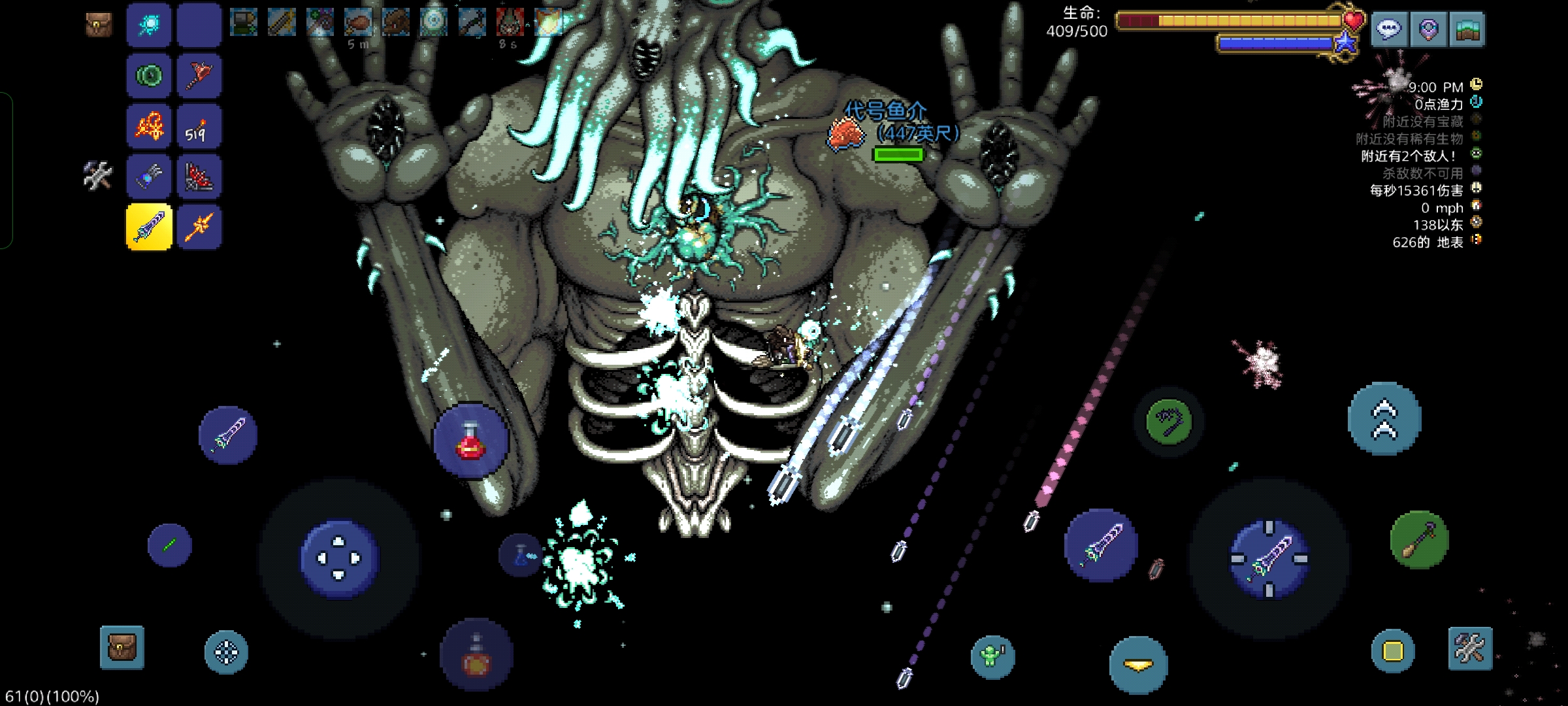
Task: Choose the red hammer-axe hotbar slot
Action: [x=199, y=76]
